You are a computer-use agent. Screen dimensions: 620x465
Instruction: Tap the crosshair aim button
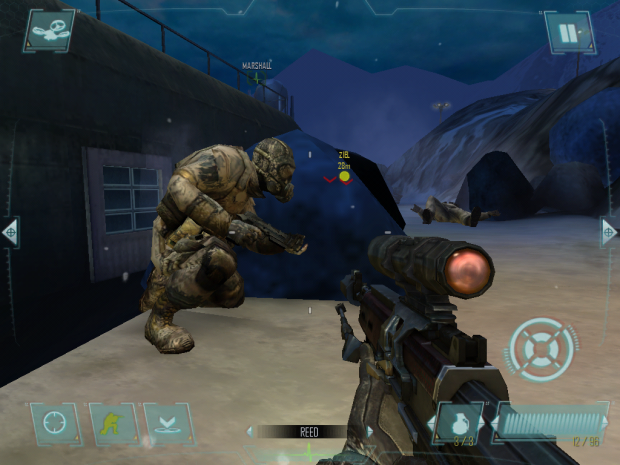pyautogui.click(x=53, y=423)
